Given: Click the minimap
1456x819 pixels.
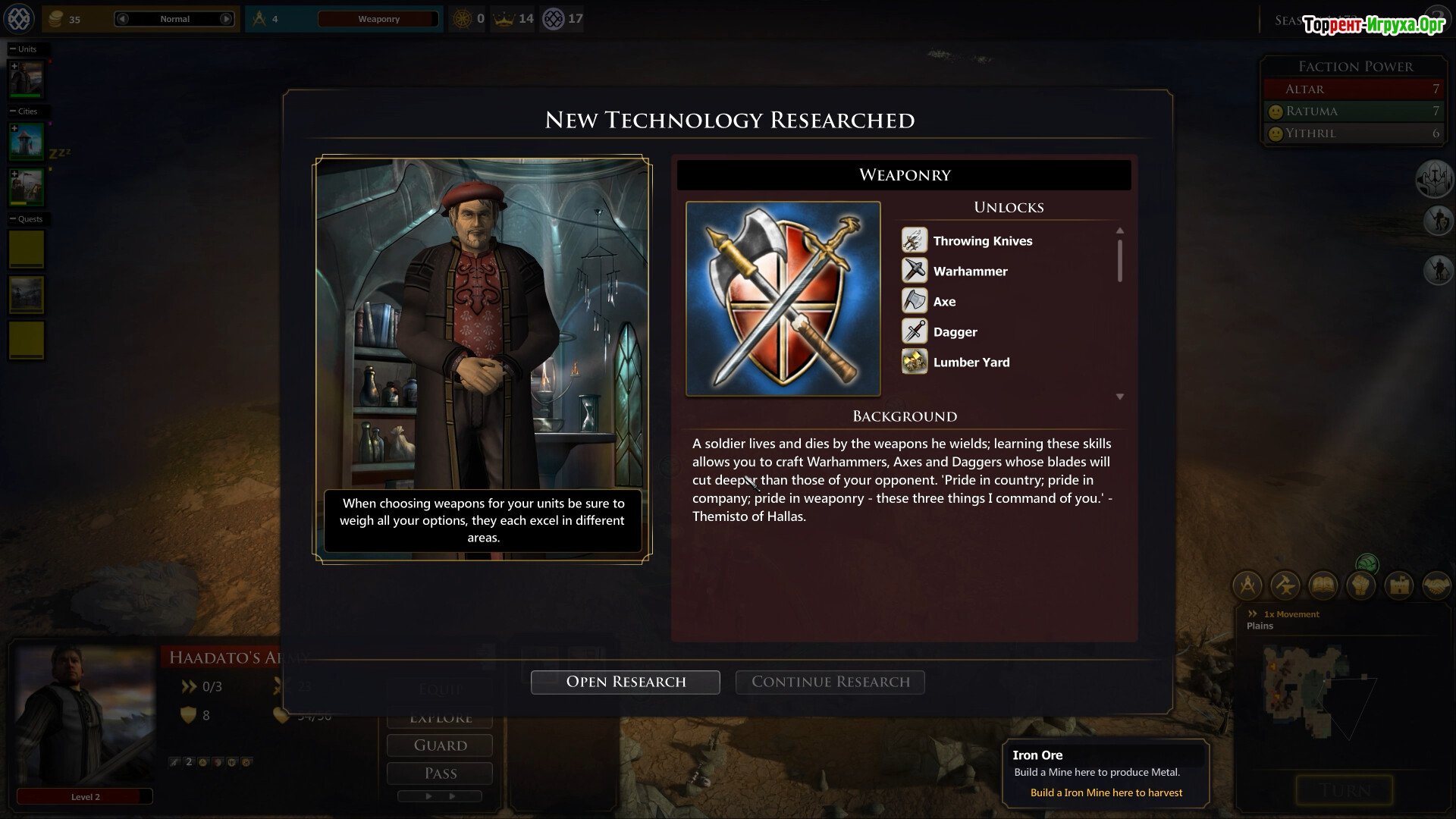Looking at the screenshot, I should click(1312, 690).
